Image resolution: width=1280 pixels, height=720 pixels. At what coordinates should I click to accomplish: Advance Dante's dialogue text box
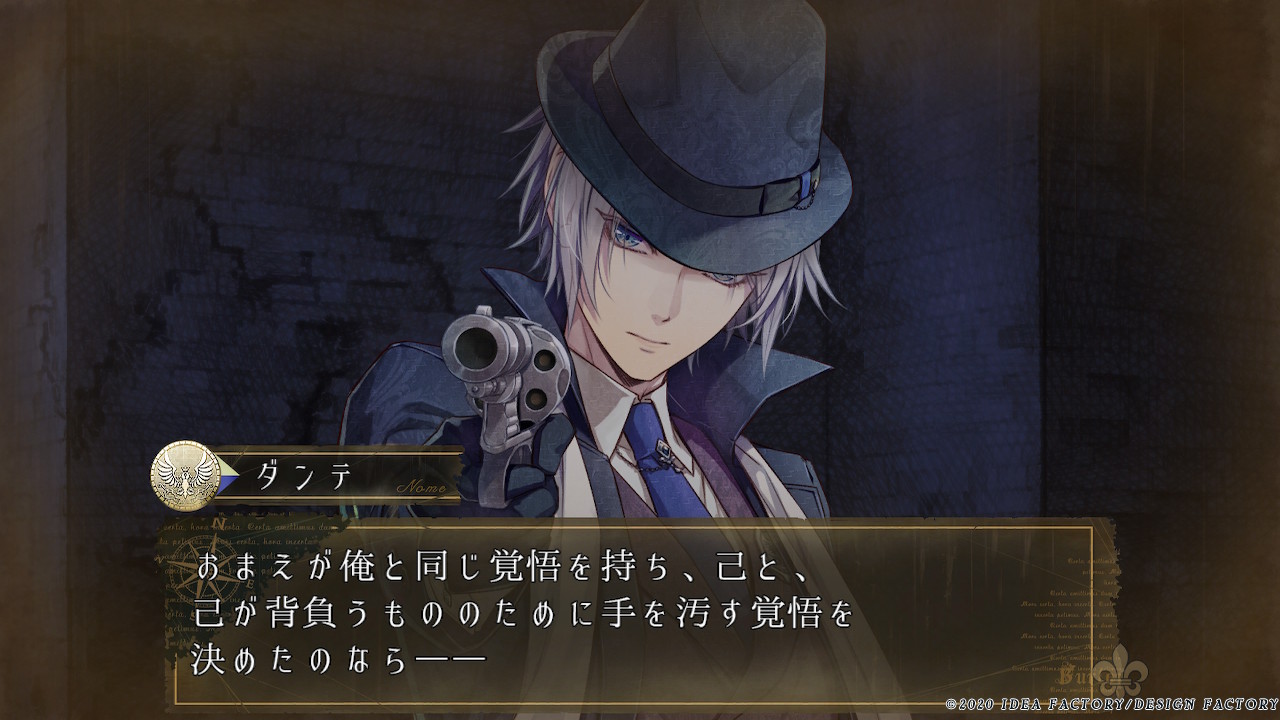640,612
